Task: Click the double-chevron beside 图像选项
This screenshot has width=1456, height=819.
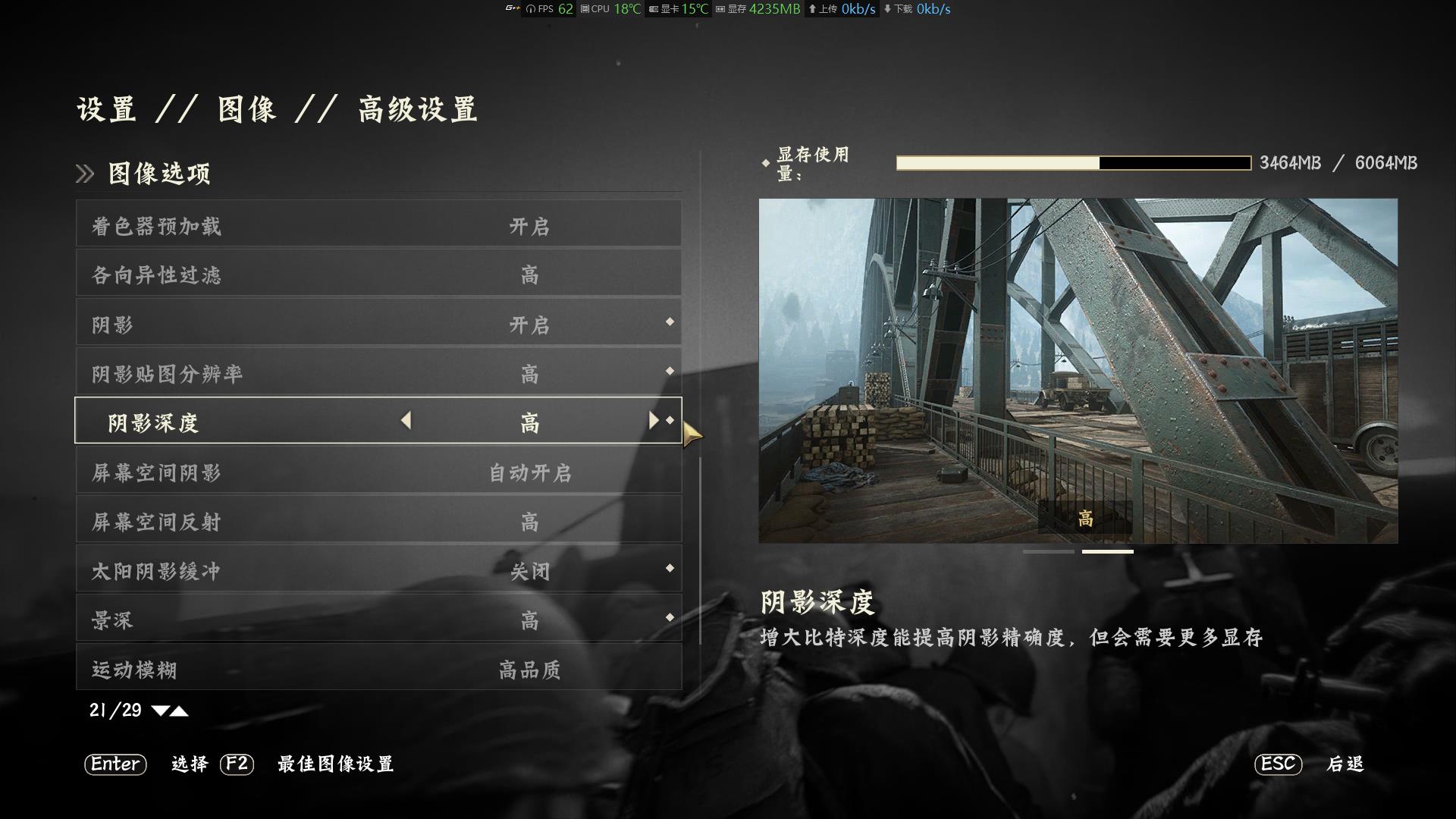Action: pyautogui.click(x=83, y=173)
